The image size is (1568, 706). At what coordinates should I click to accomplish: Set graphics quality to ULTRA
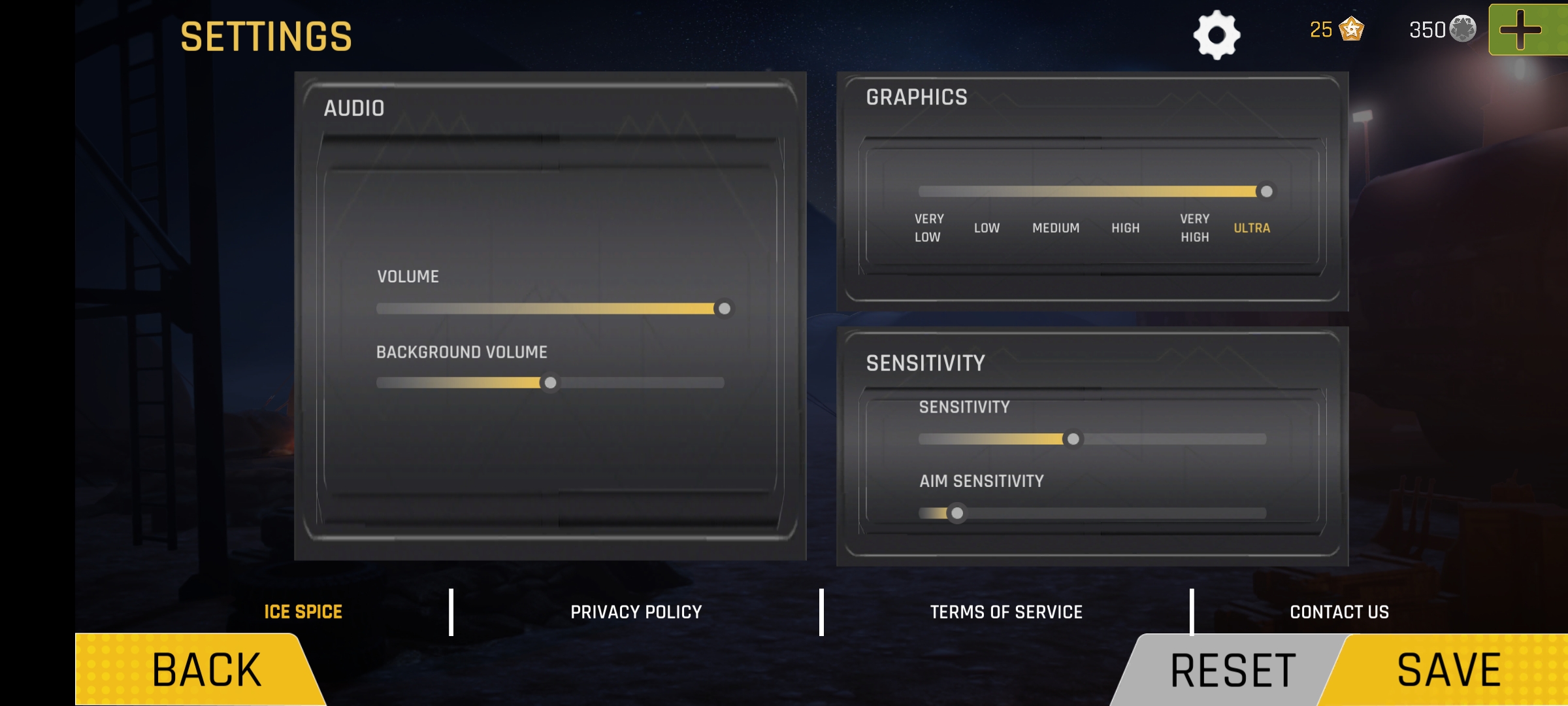(1251, 227)
